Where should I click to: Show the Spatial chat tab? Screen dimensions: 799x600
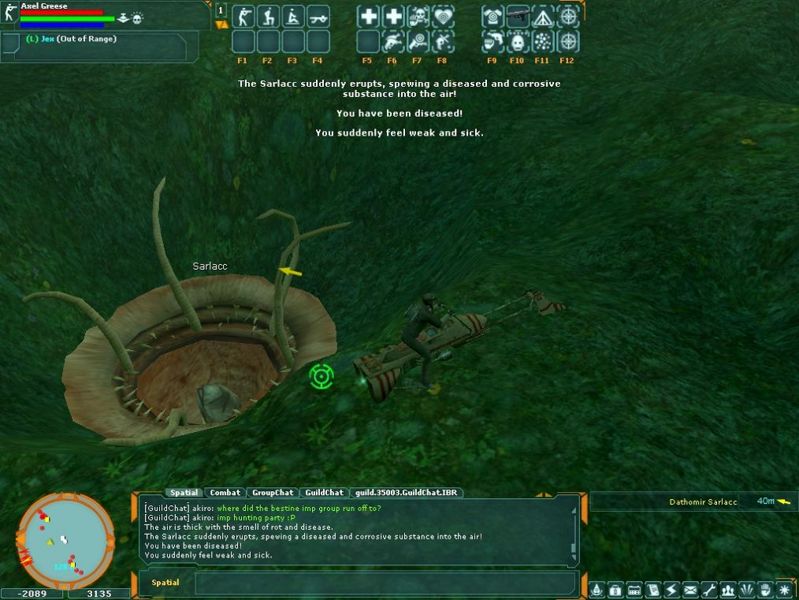[184, 492]
